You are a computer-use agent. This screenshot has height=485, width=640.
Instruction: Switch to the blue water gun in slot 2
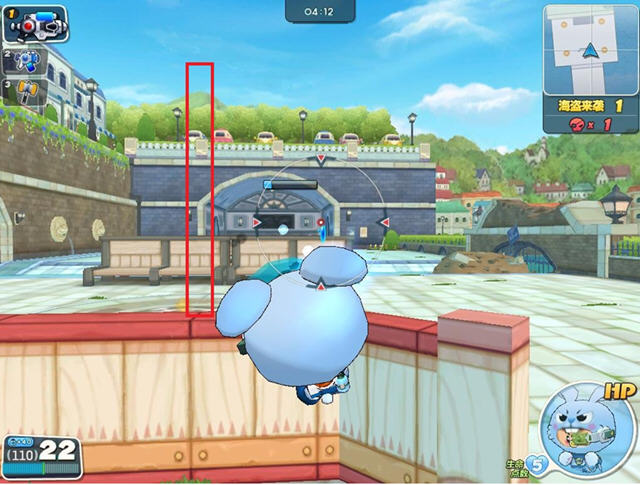pyautogui.click(x=24, y=61)
